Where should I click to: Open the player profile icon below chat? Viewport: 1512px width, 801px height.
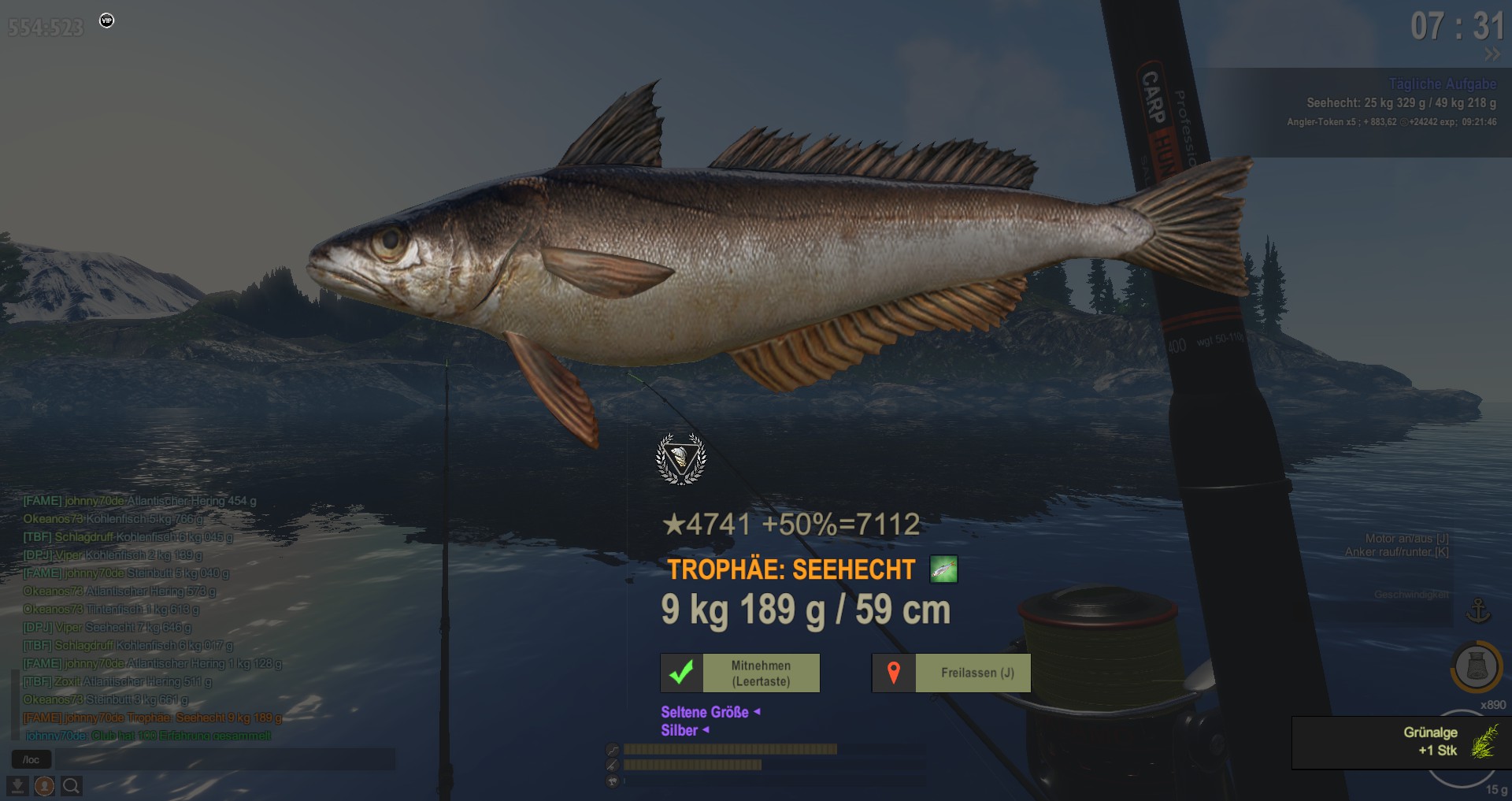pos(44,786)
